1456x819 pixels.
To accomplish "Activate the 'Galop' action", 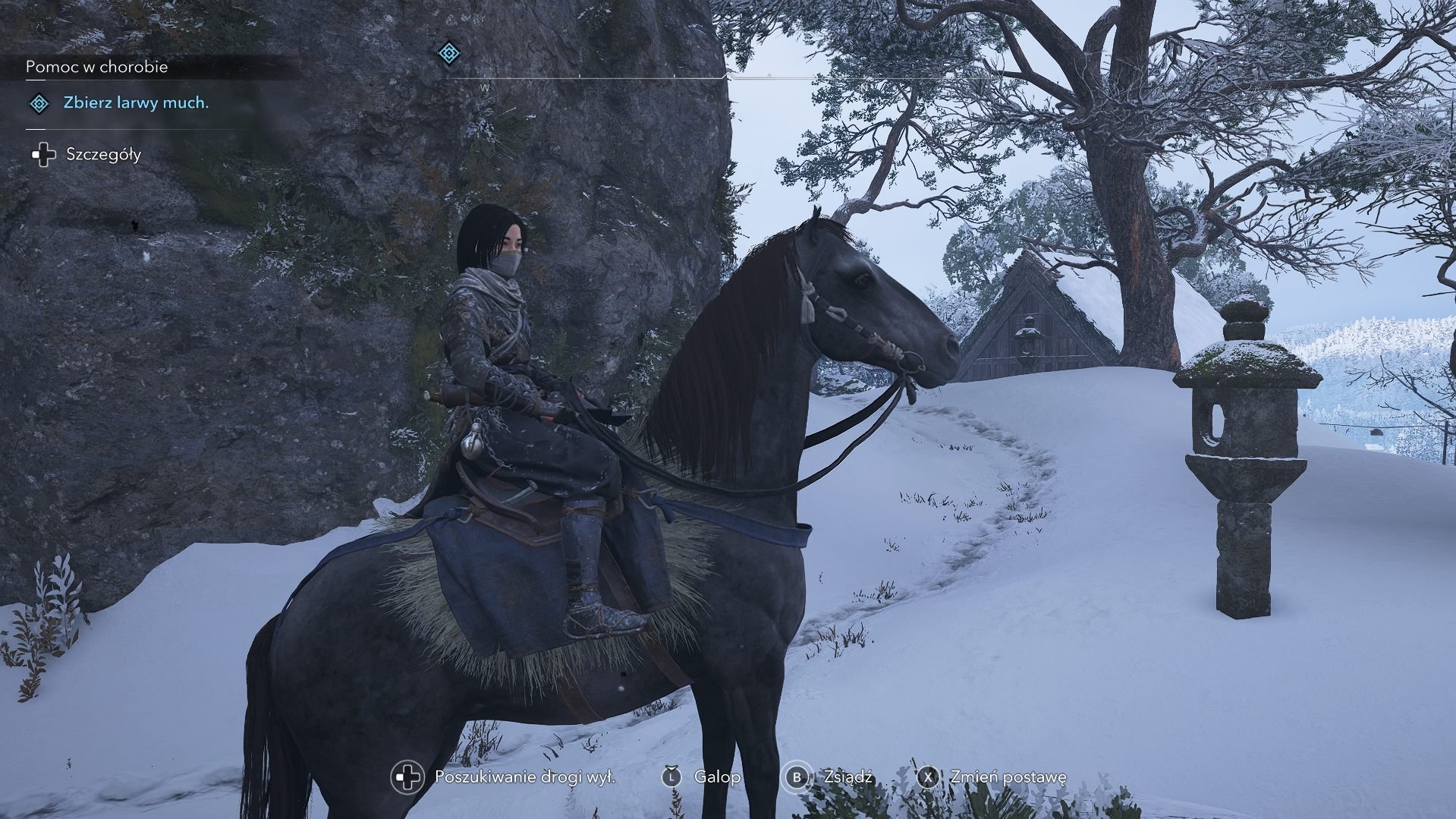I will tap(716, 777).
